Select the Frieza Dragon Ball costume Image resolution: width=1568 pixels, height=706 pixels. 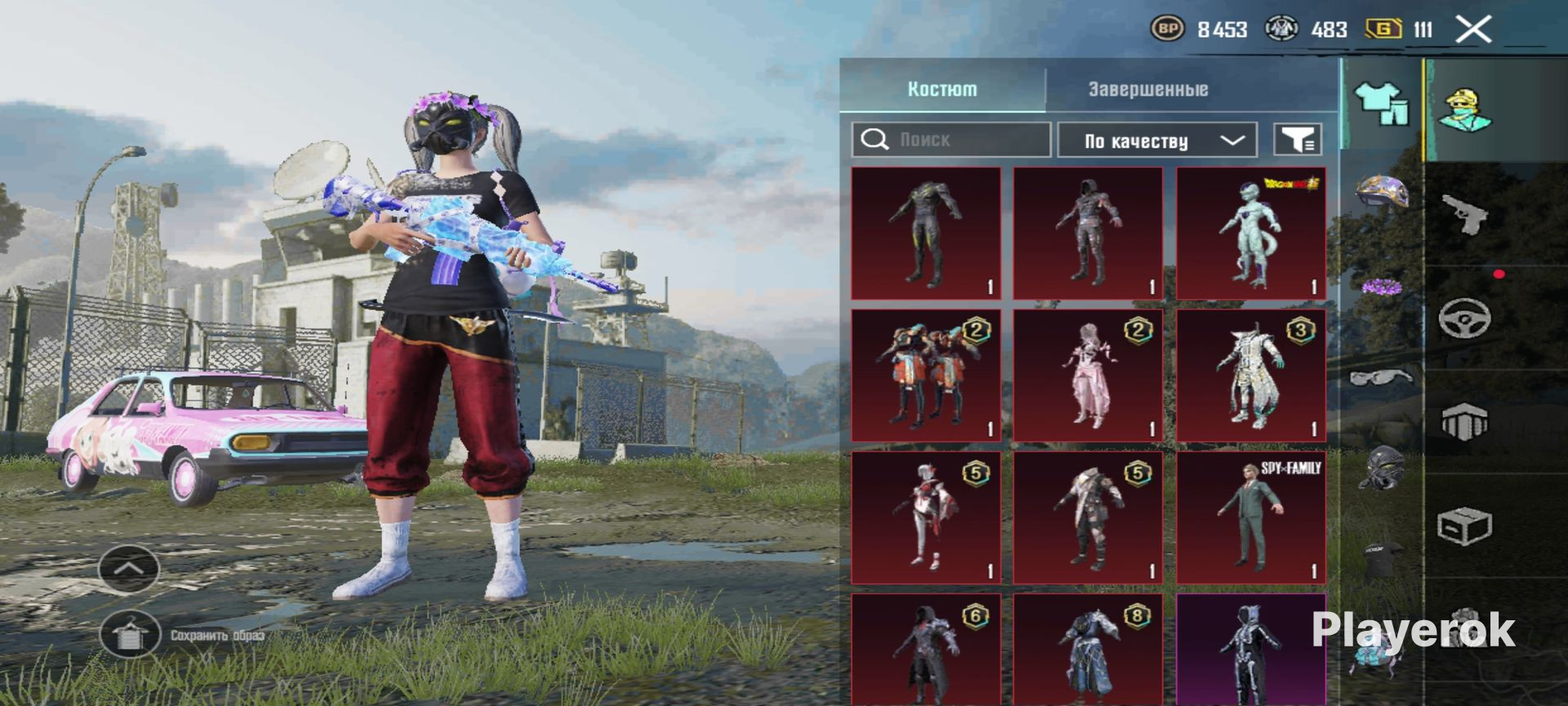coord(1250,234)
